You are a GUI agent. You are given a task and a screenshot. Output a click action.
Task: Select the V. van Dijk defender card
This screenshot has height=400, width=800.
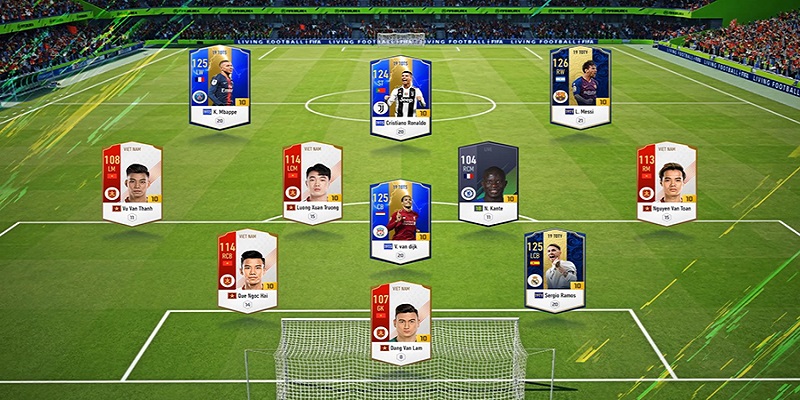[400, 220]
